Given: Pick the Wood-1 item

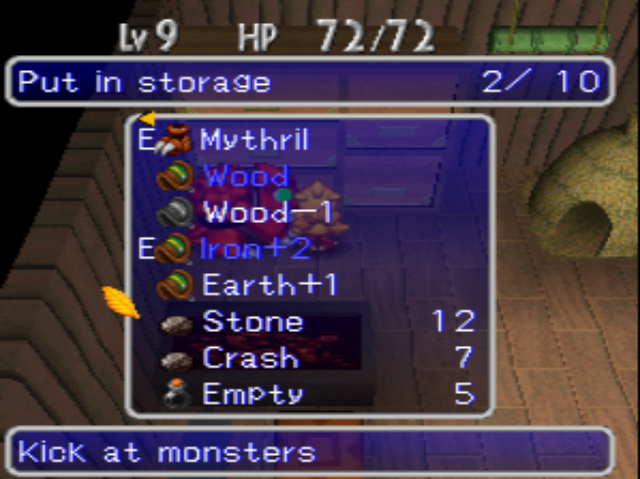Looking at the screenshot, I should 268,213.
